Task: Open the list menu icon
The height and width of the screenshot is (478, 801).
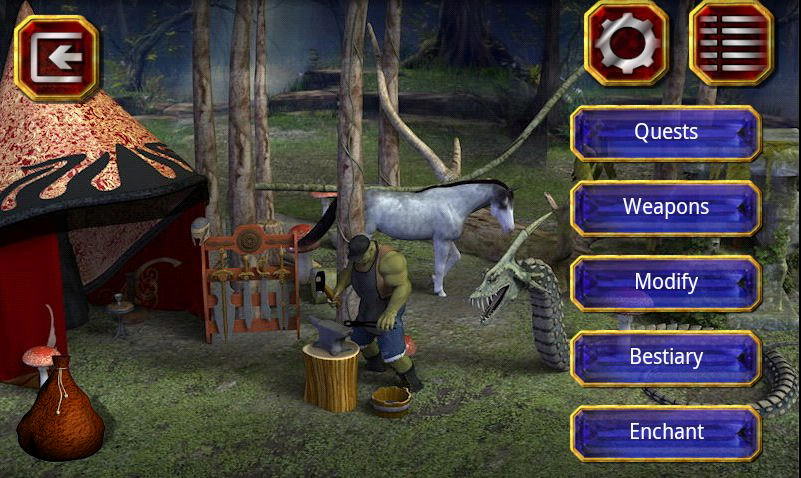Action: click(x=732, y=43)
